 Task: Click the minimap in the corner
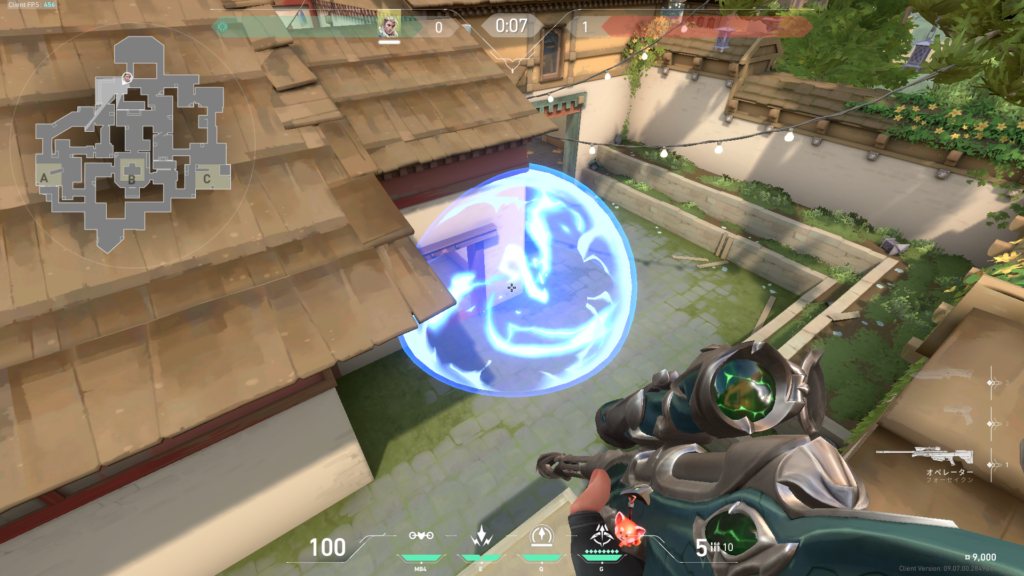pos(130,140)
